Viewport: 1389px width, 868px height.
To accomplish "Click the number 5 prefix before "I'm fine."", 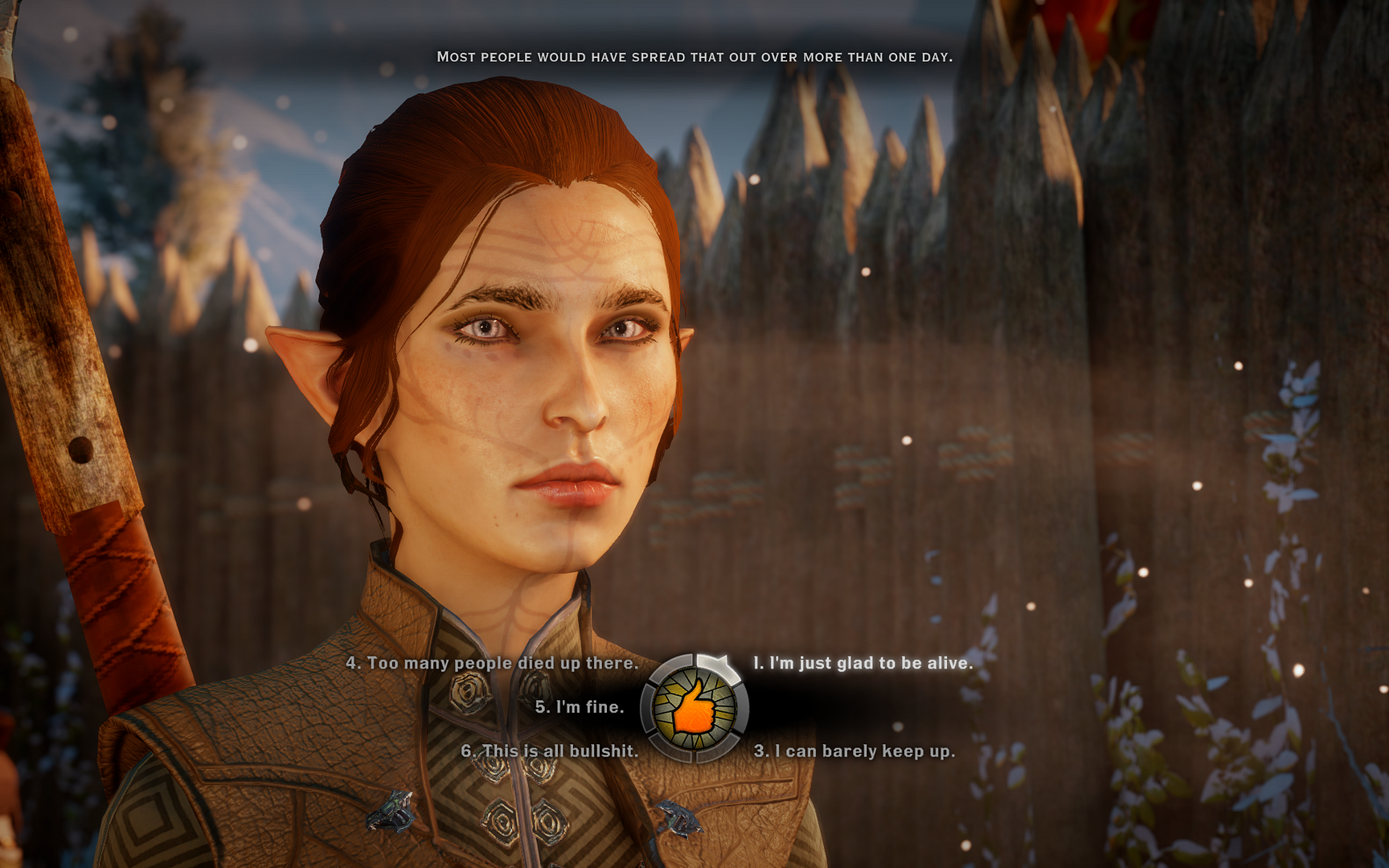I will 543,708.
